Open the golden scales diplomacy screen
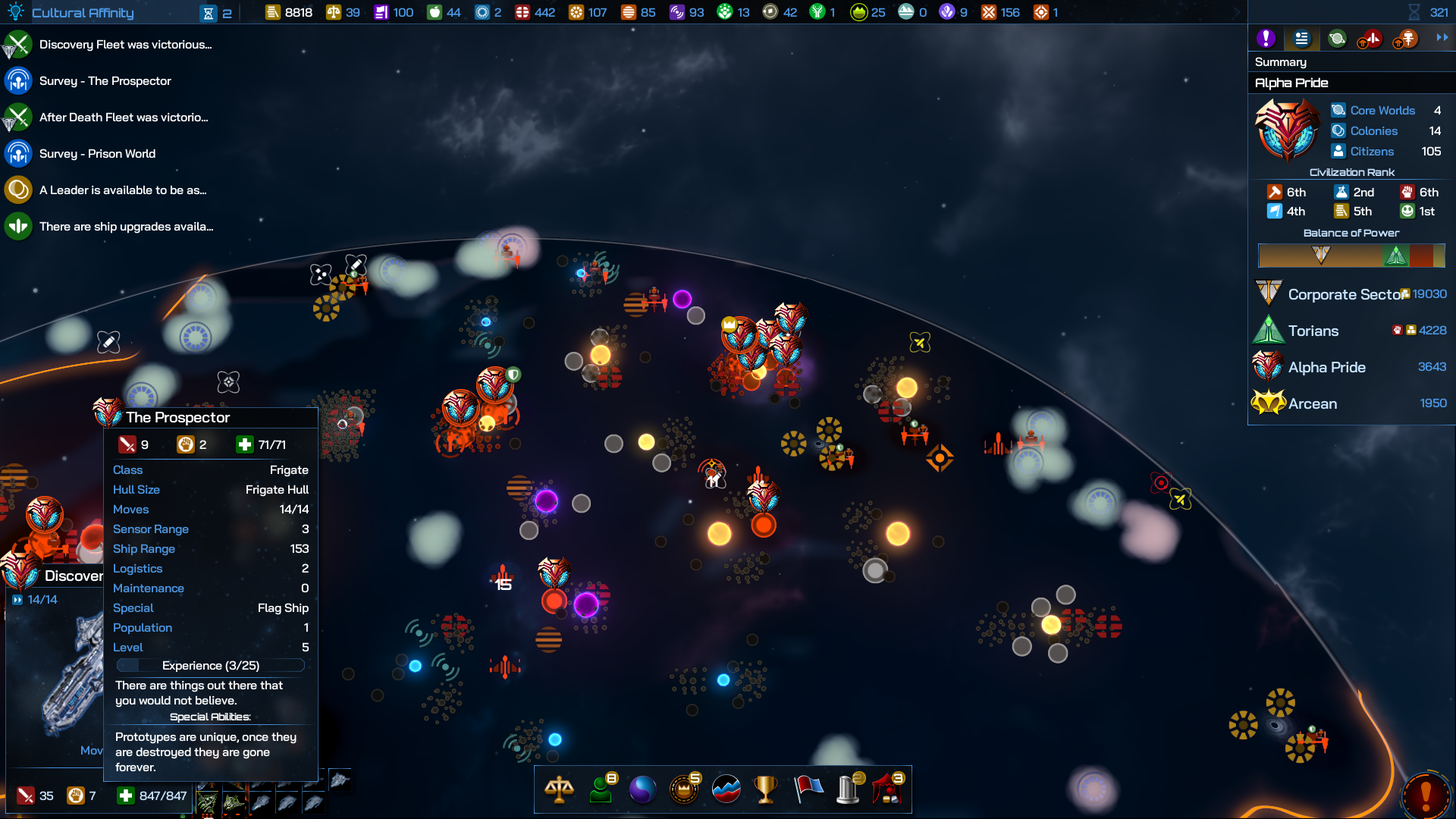 click(x=559, y=789)
